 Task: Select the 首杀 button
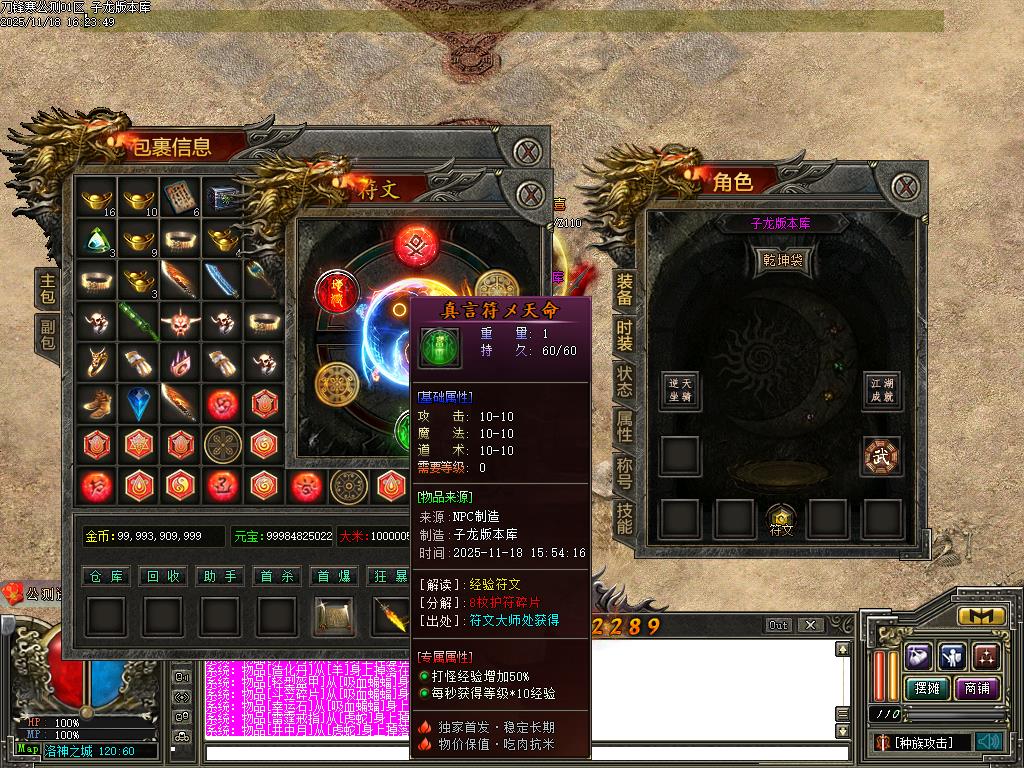pyautogui.click(x=278, y=576)
